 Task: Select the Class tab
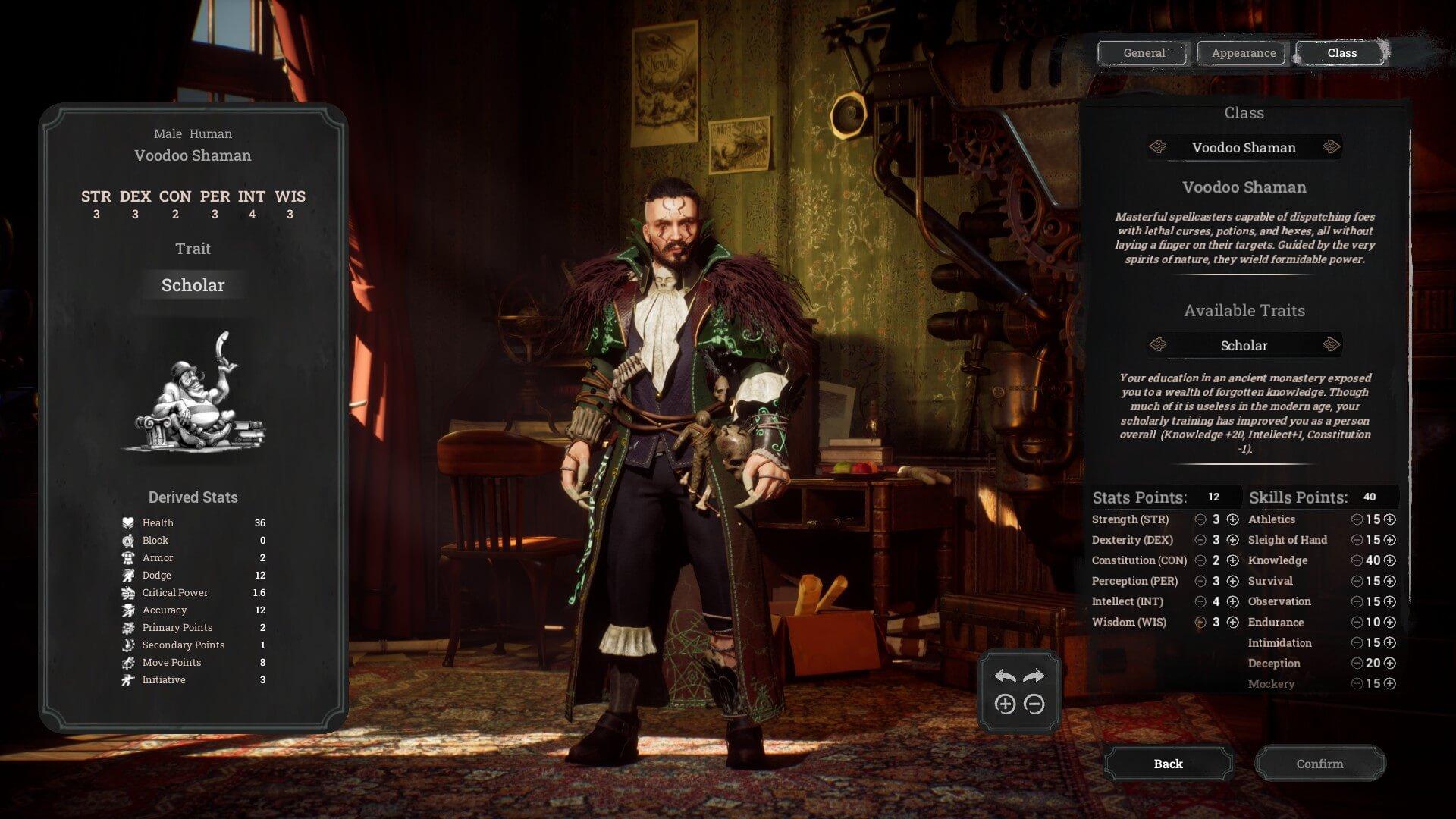pos(1341,53)
